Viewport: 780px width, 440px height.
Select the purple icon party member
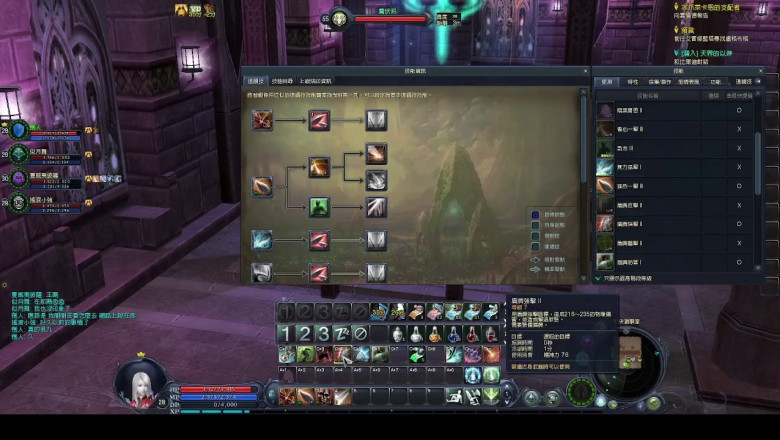pyautogui.click(x=19, y=178)
